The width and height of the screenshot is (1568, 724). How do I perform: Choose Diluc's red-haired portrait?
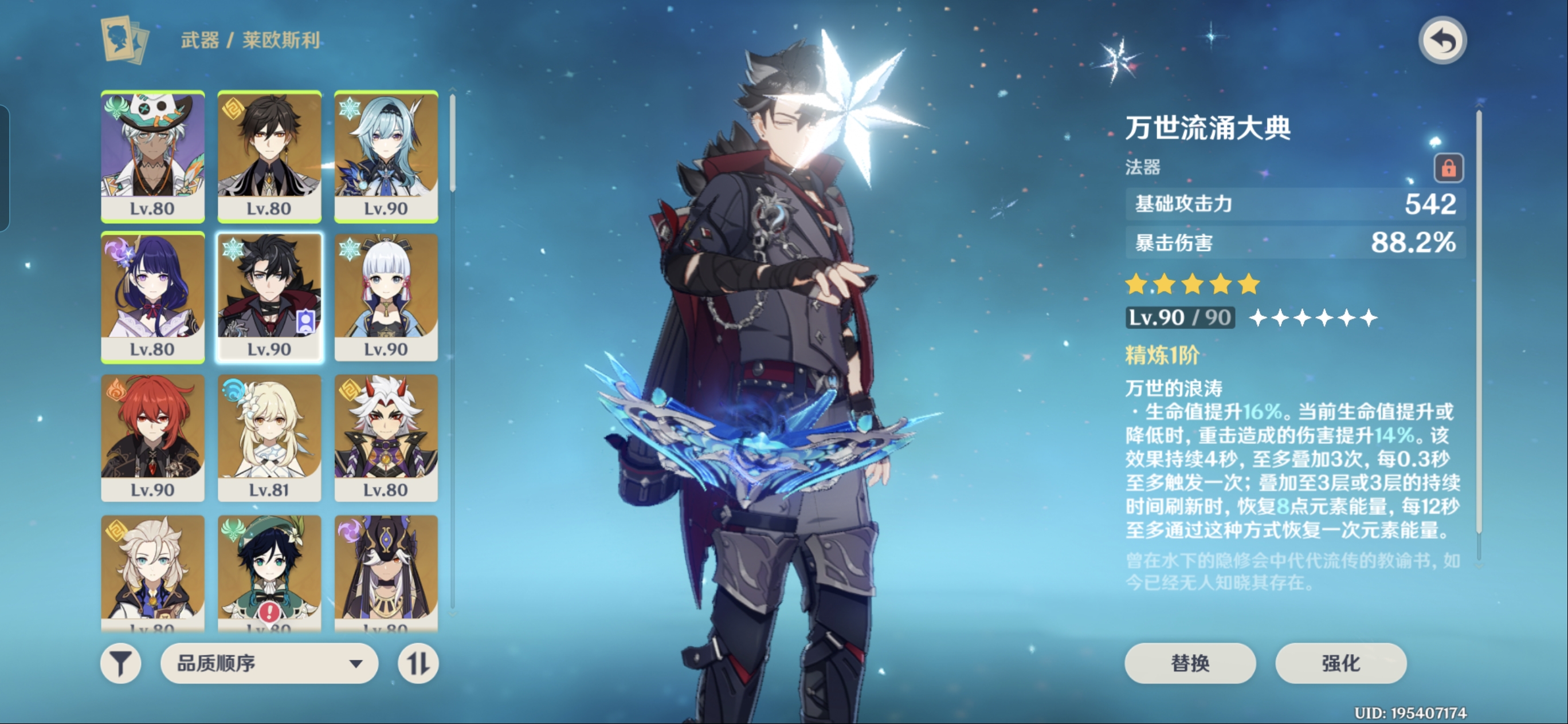(x=152, y=438)
